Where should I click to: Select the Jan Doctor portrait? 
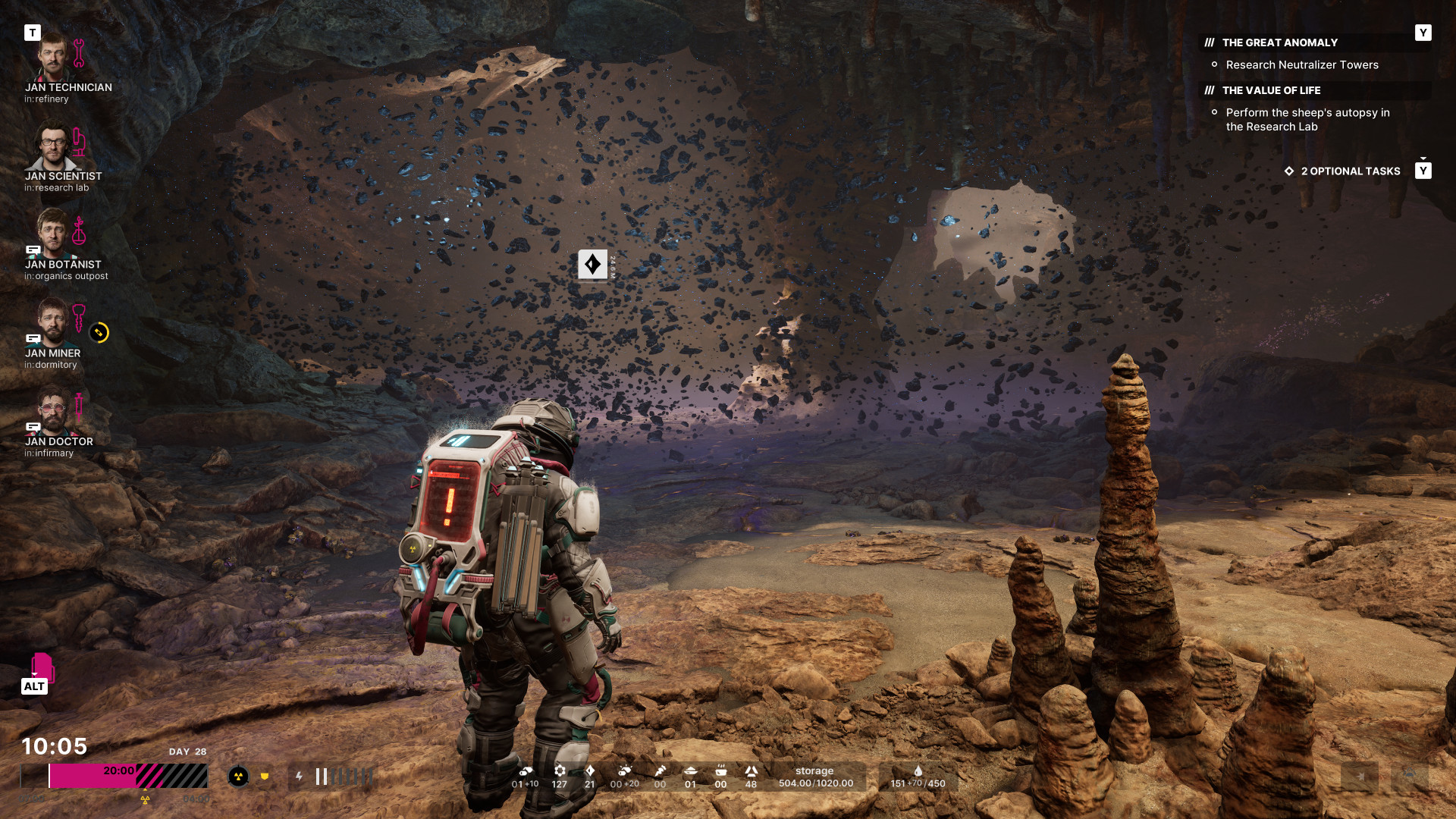[53, 412]
